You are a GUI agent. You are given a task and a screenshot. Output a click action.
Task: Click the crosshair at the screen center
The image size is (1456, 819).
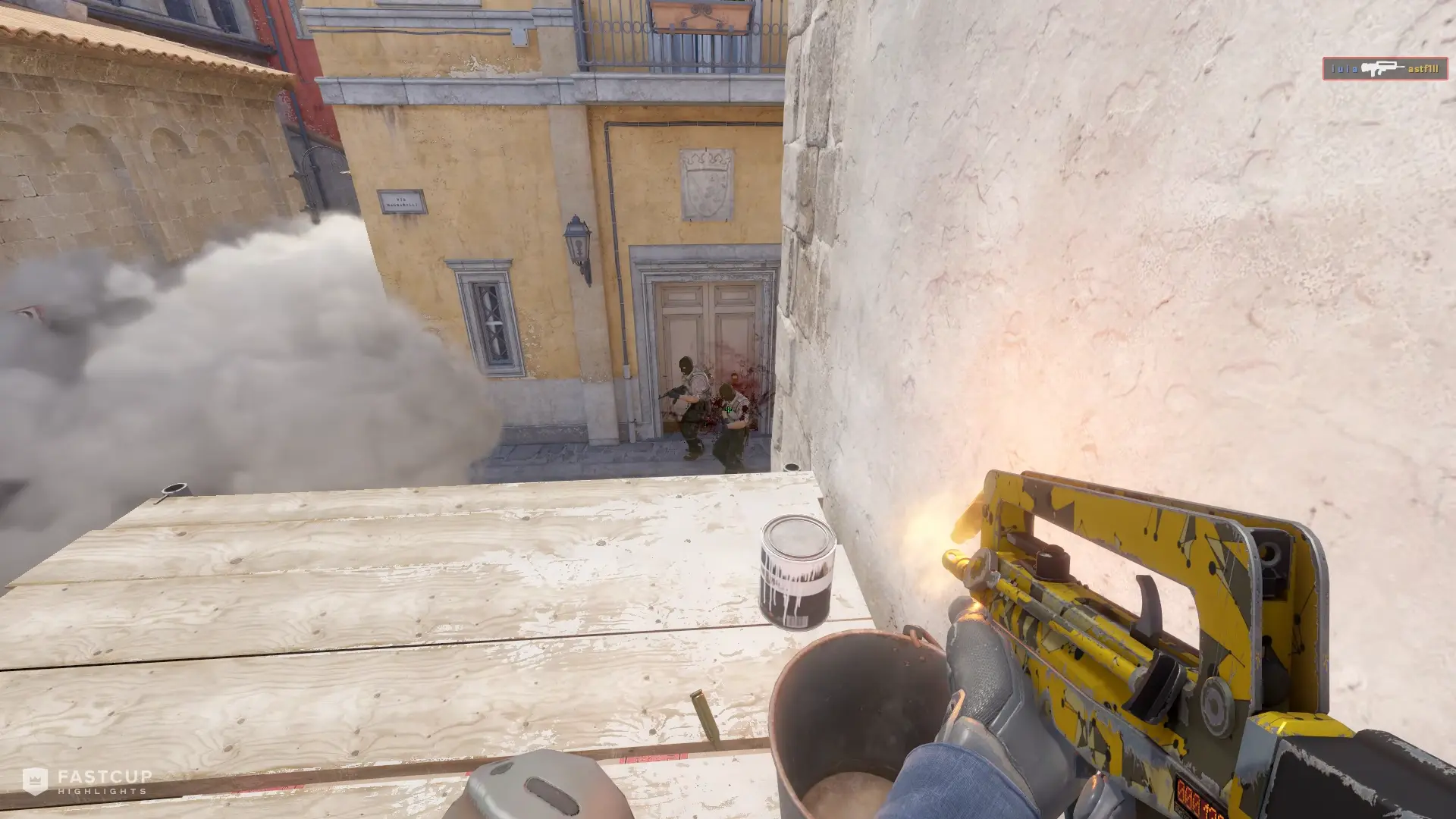[x=728, y=409]
